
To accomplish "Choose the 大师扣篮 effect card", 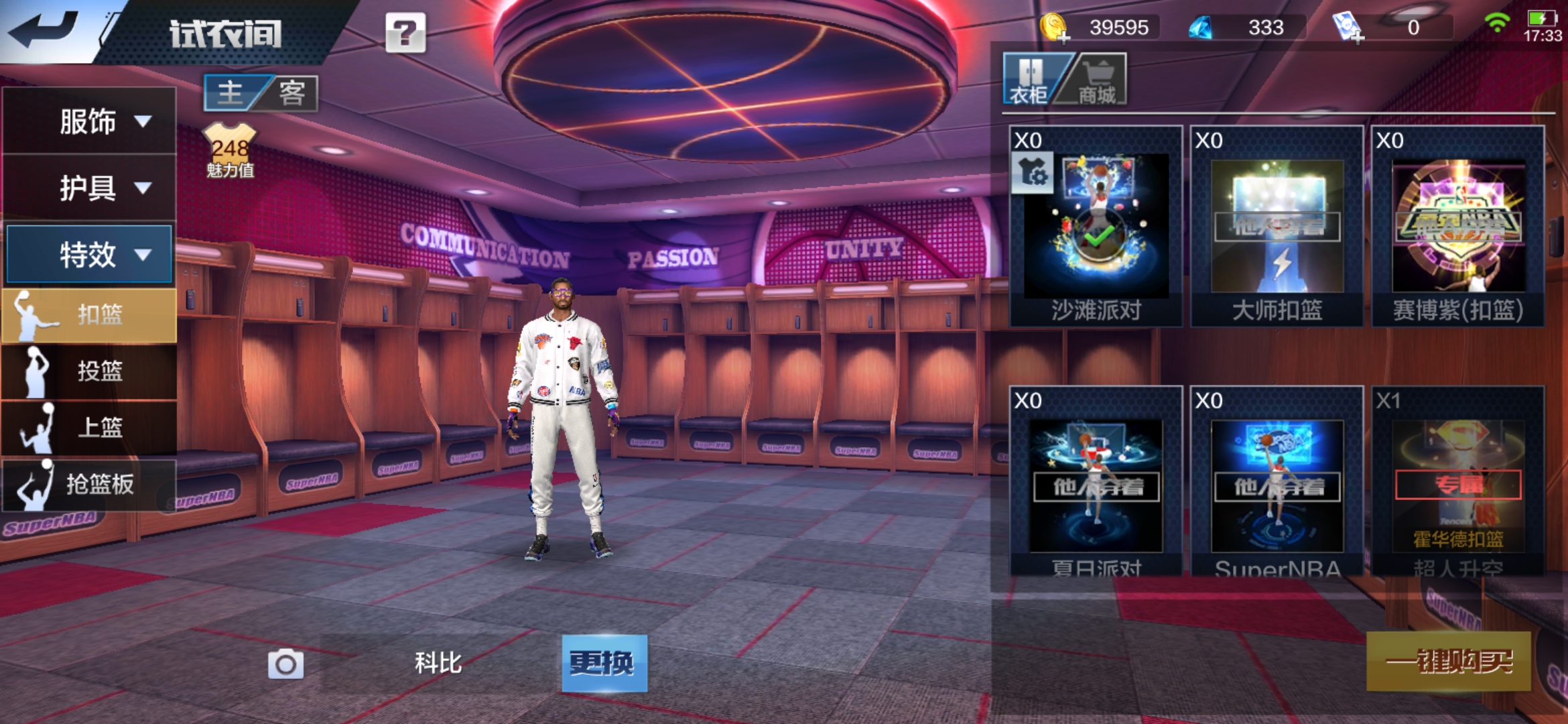I will tap(1277, 227).
